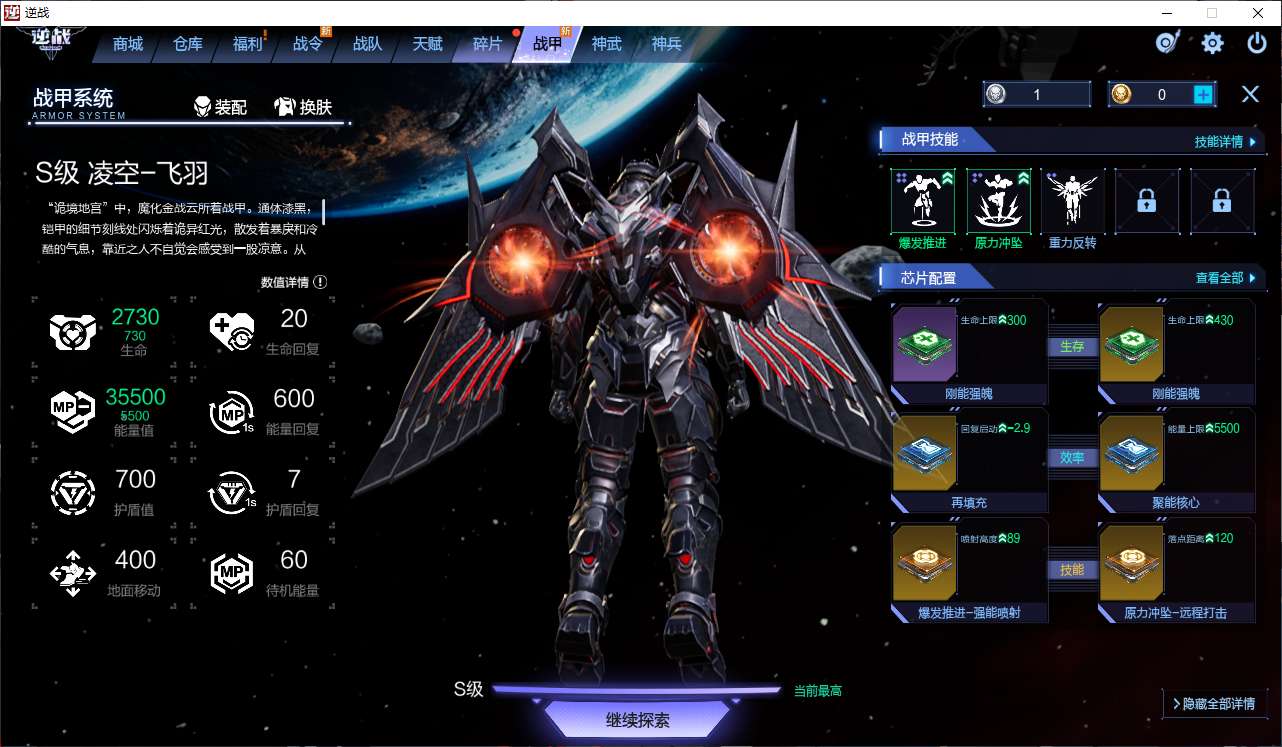Close the armor system panel
The image size is (1282, 747).
pyautogui.click(x=1250, y=94)
